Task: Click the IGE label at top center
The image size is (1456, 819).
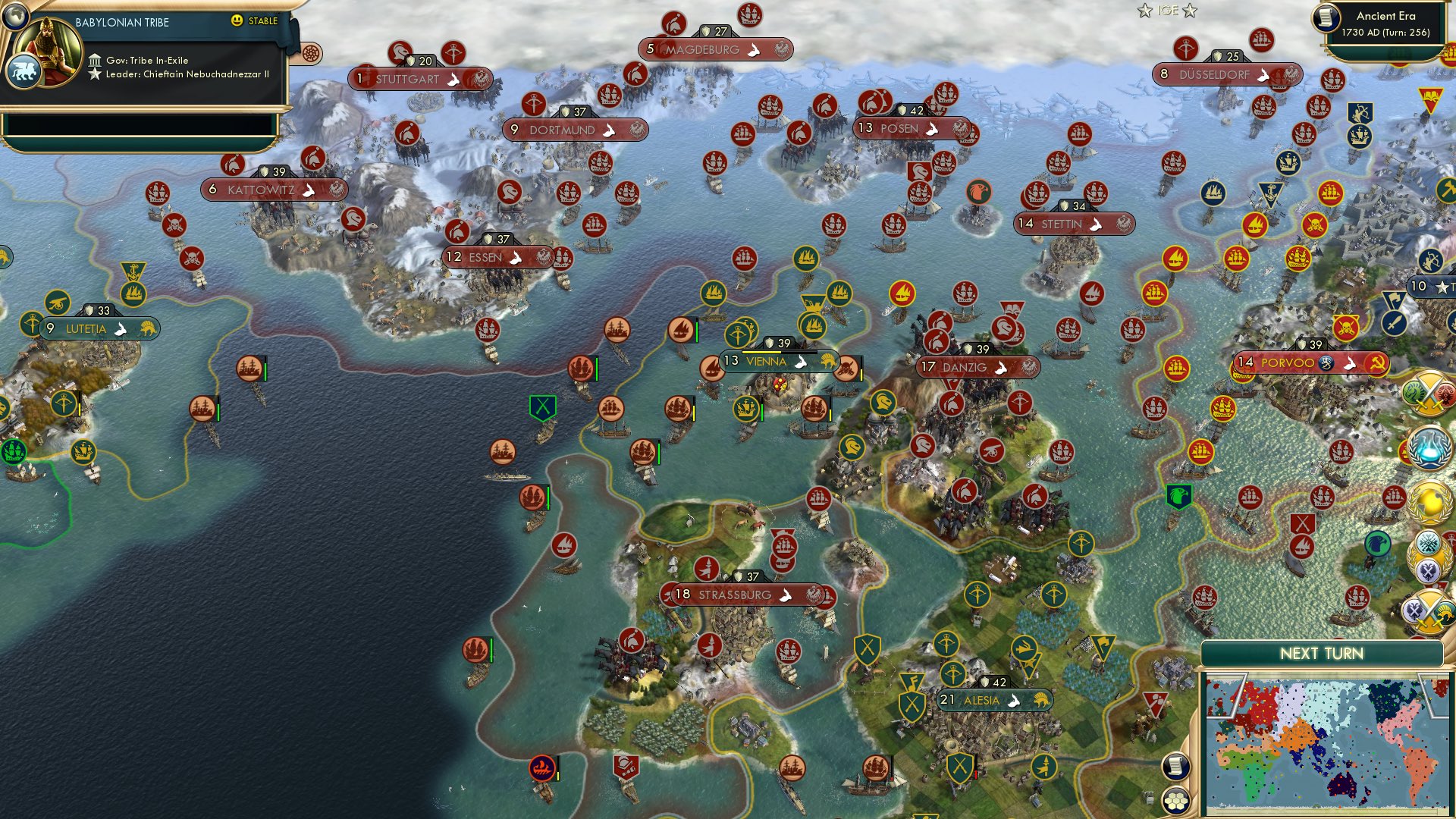Action: pyautogui.click(x=1168, y=11)
